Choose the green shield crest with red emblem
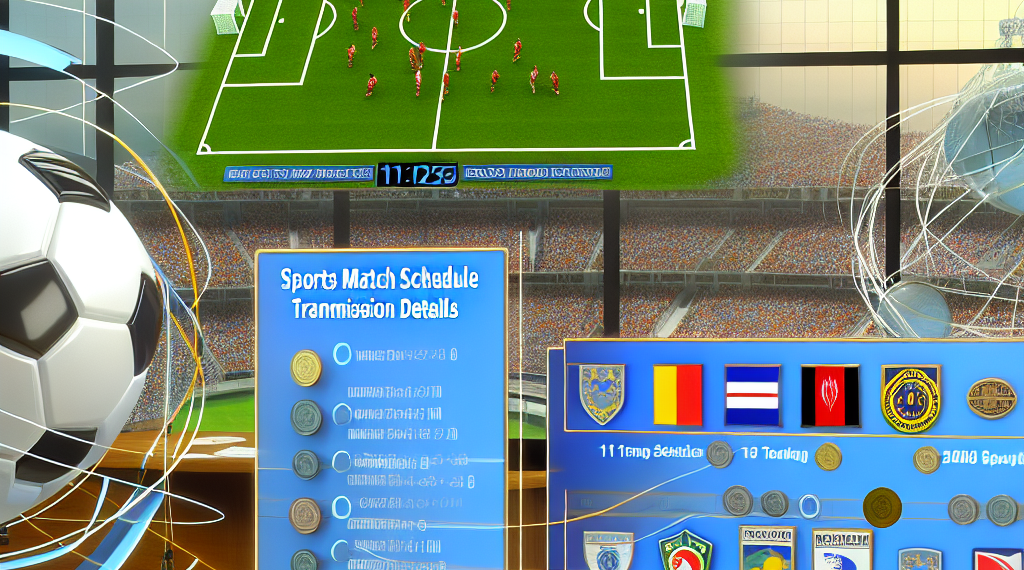This screenshot has width=1024, height=570. point(685,550)
